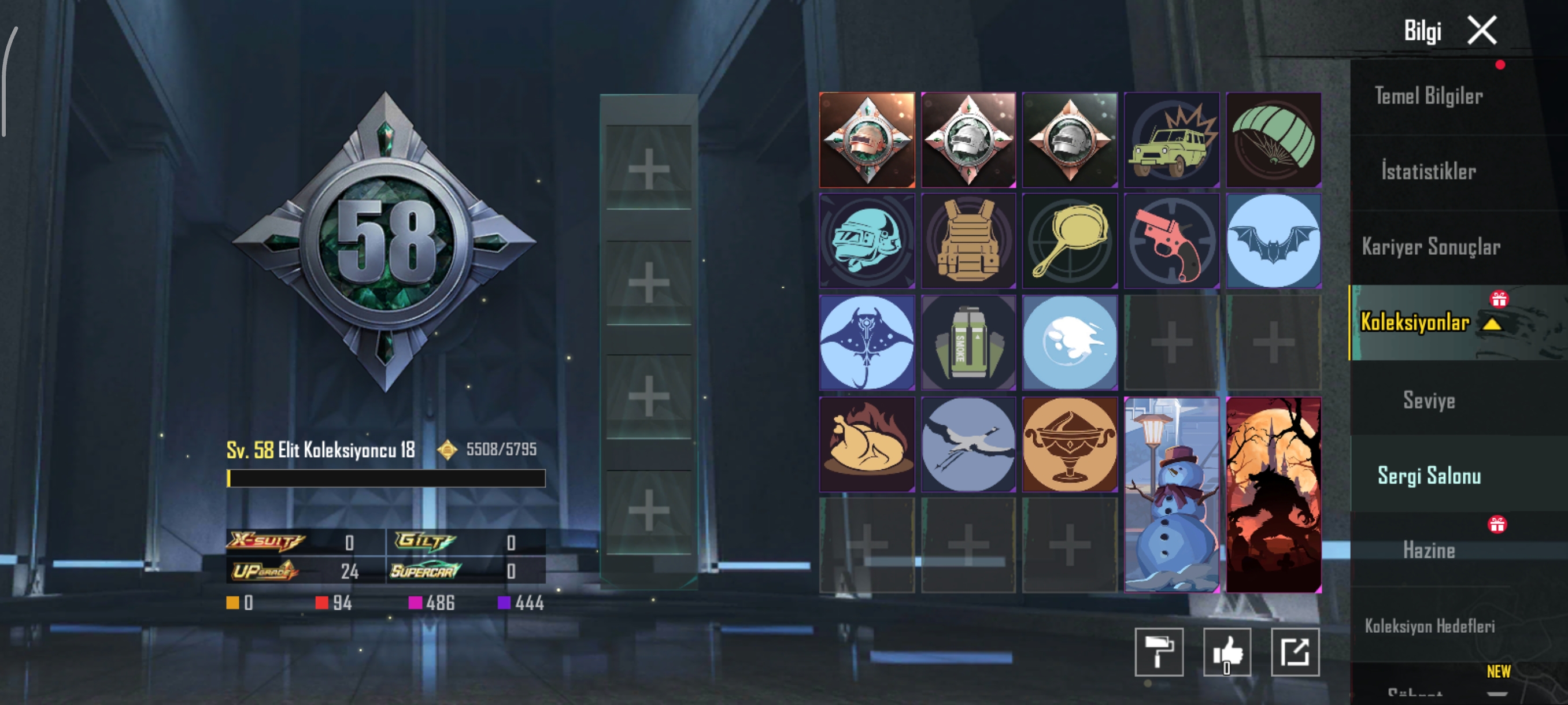Image resolution: width=1568 pixels, height=705 pixels.
Task: Choose the green parachute badge
Action: point(1273,140)
